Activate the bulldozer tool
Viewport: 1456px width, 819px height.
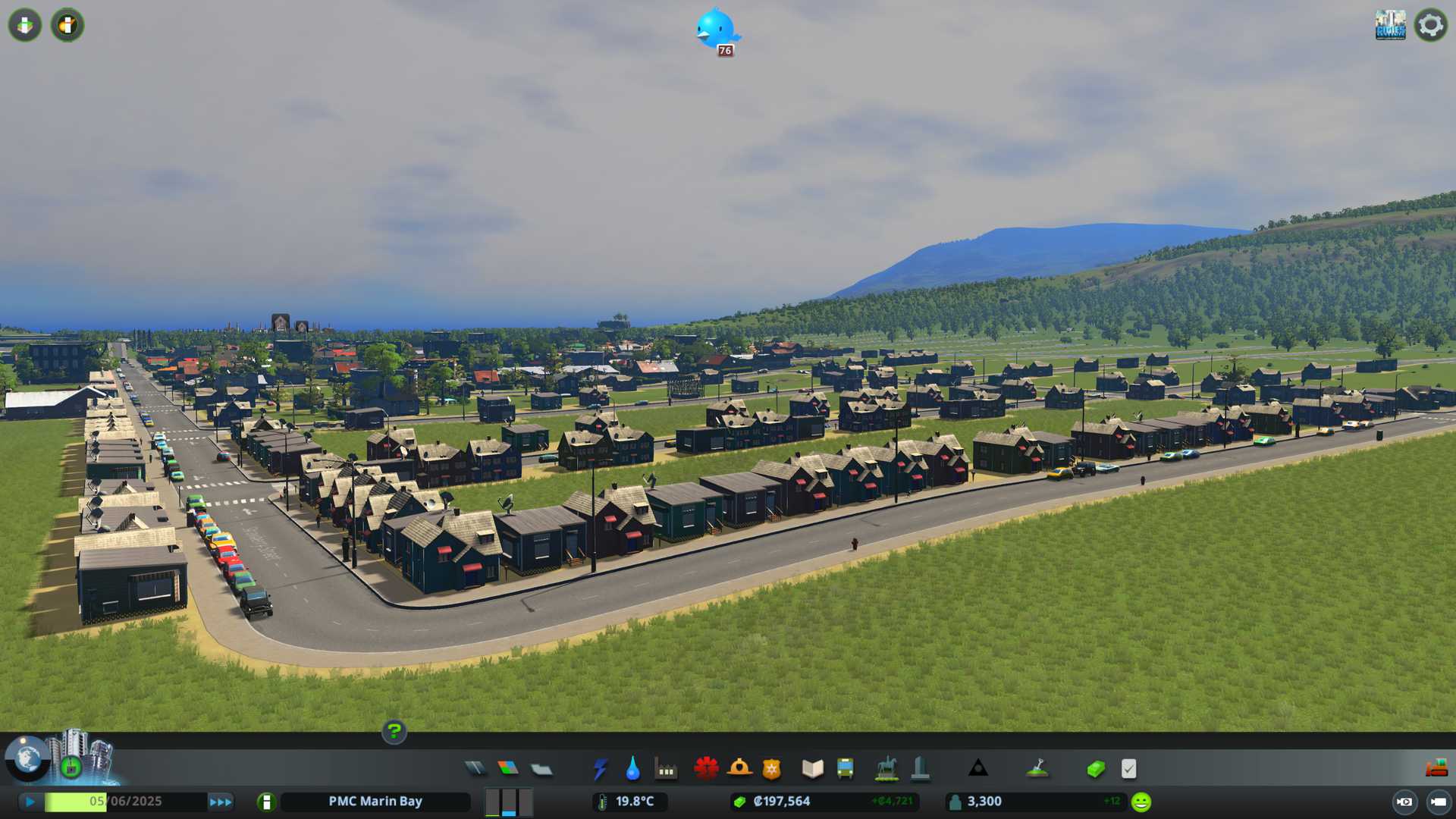[1436, 769]
